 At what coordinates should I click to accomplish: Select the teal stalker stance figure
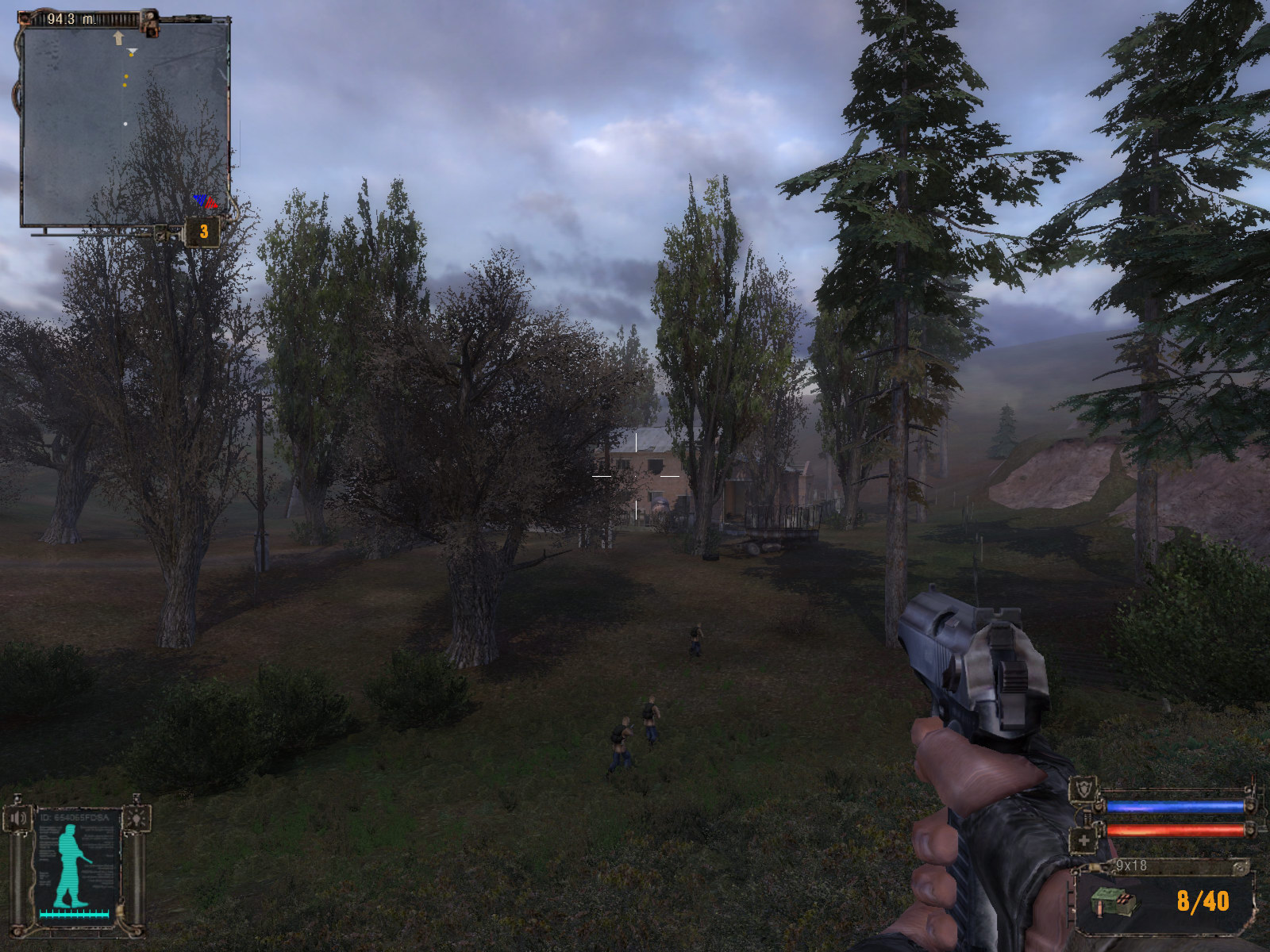(71, 866)
